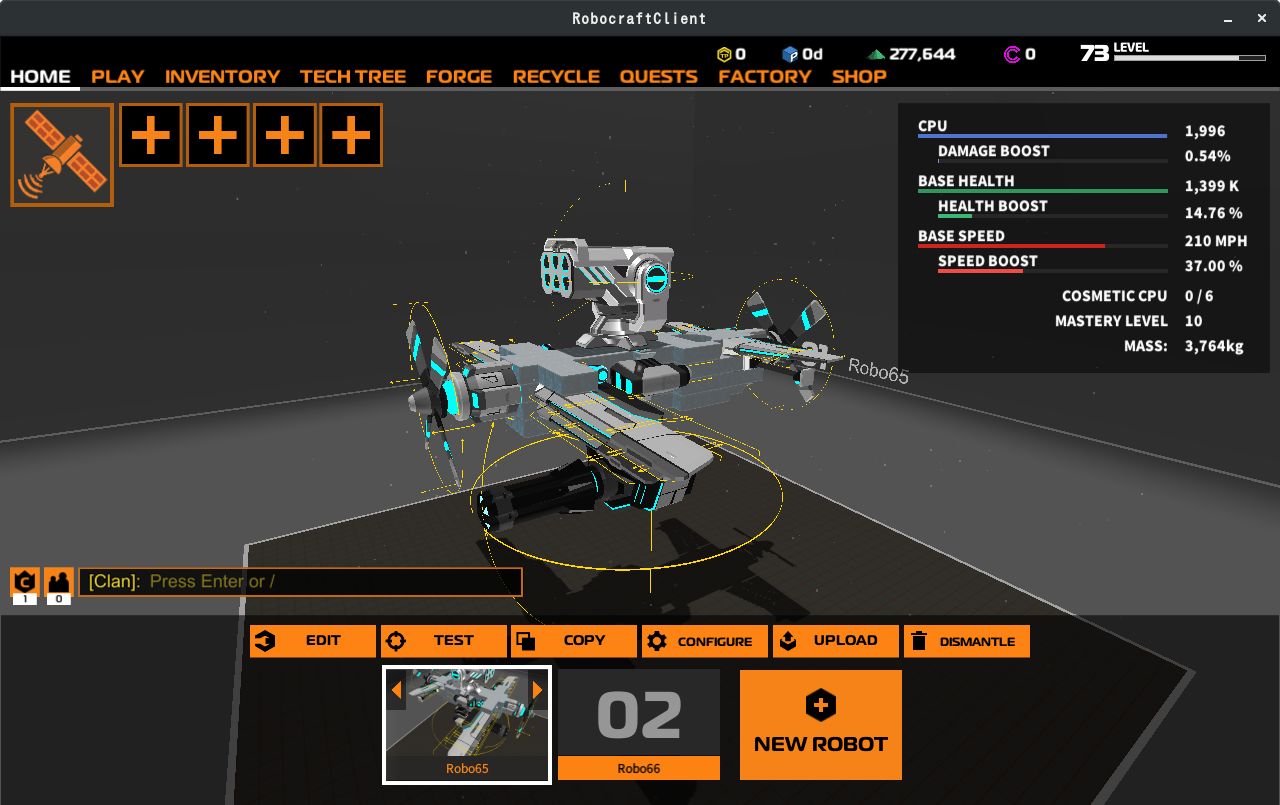The width and height of the screenshot is (1280, 805).
Task: Switch to the INVENTORY tab
Action: pos(222,77)
